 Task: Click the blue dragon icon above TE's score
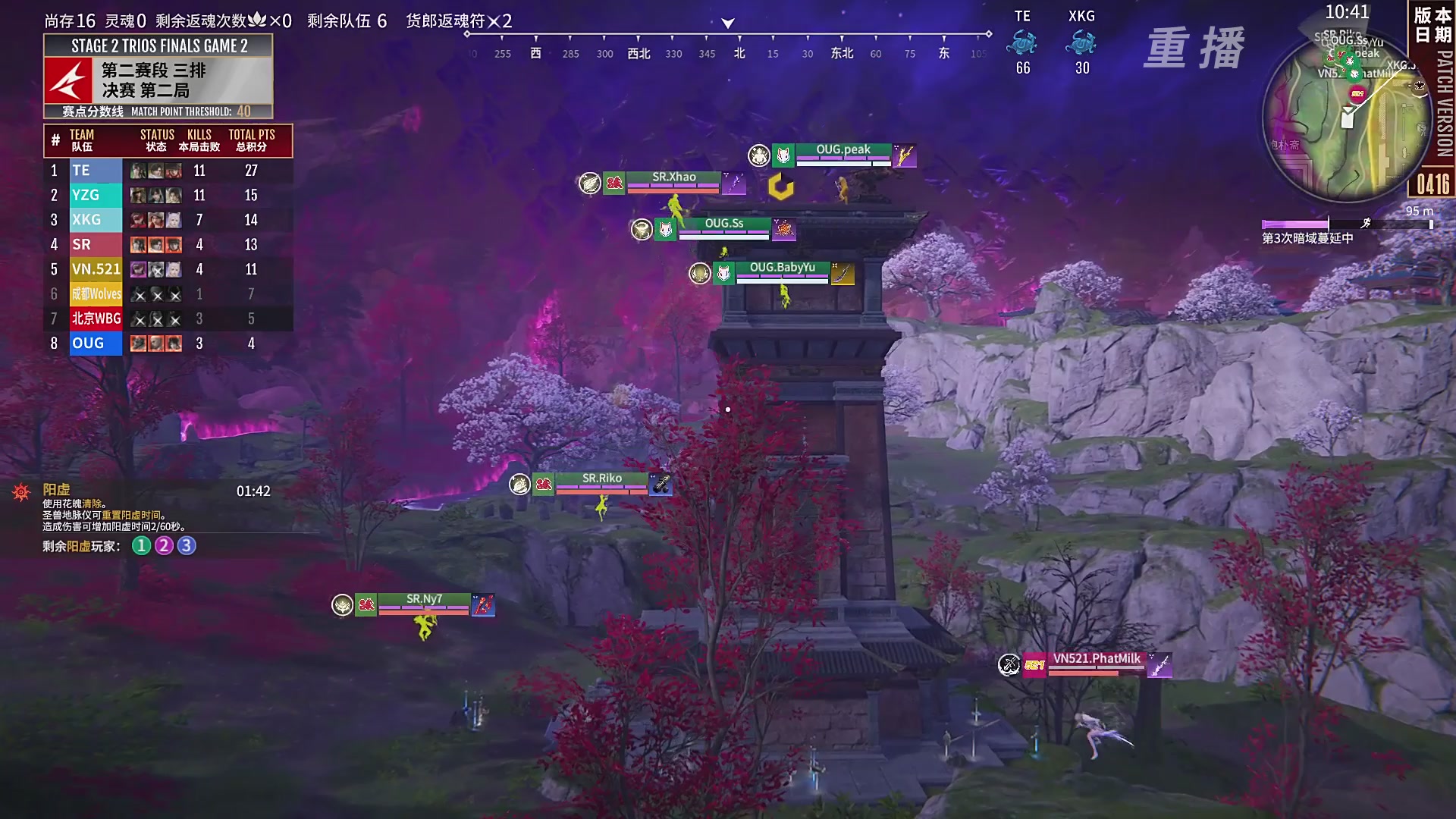(1021, 42)
